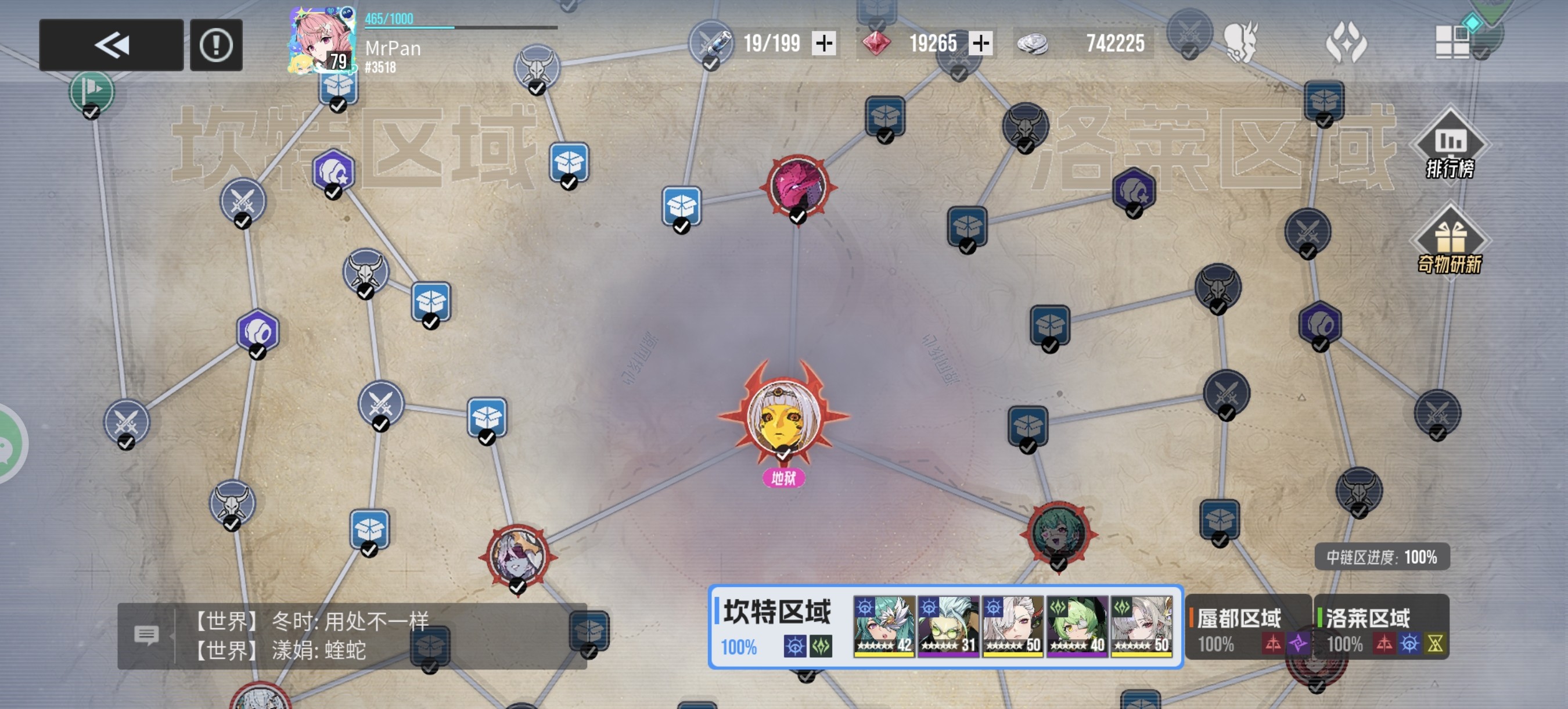Select the green-haired boss node

pyautogui.click(x=1059, y=534)
